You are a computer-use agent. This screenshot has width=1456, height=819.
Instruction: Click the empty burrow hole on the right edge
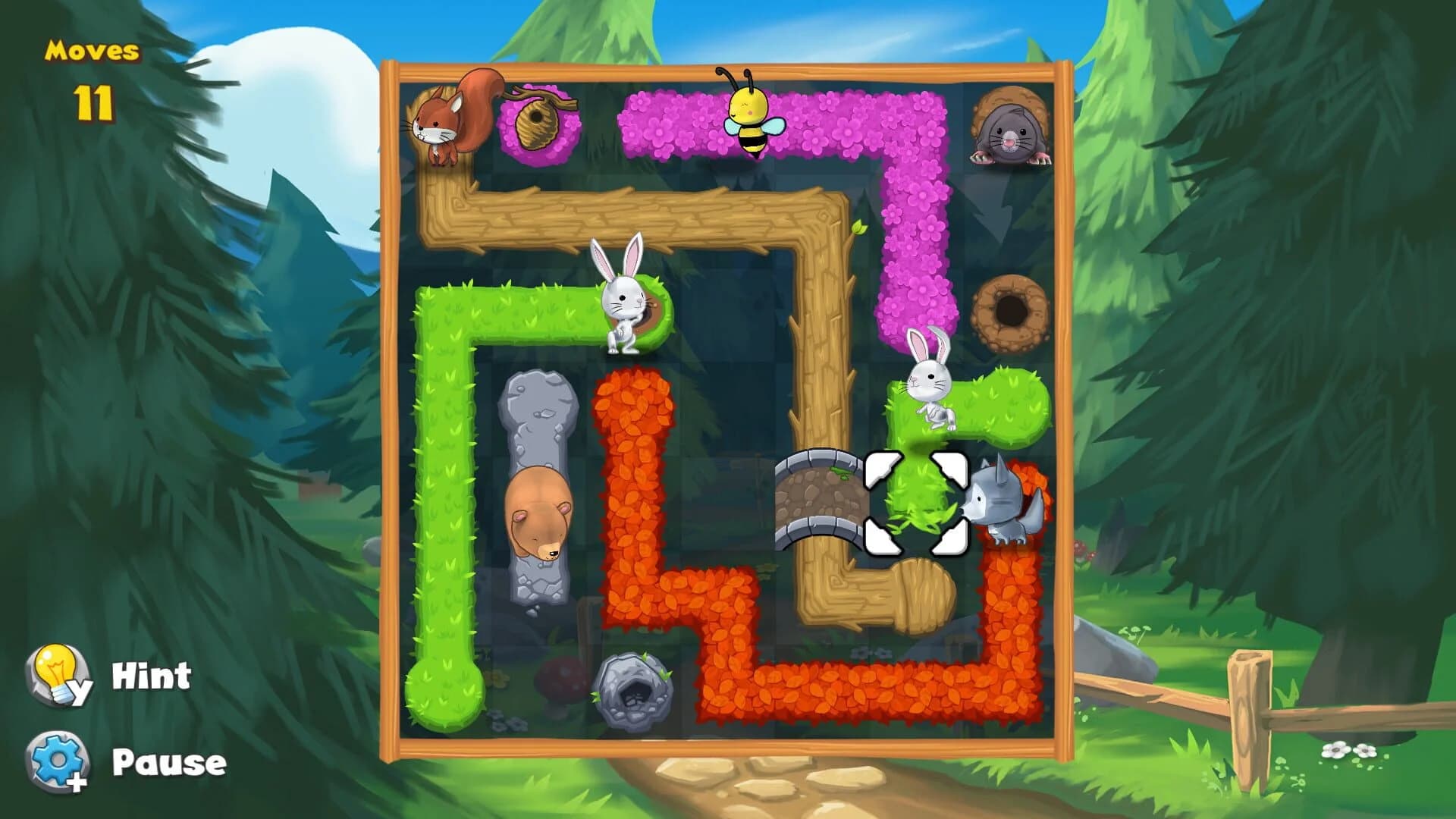(x=1012, y=311)
